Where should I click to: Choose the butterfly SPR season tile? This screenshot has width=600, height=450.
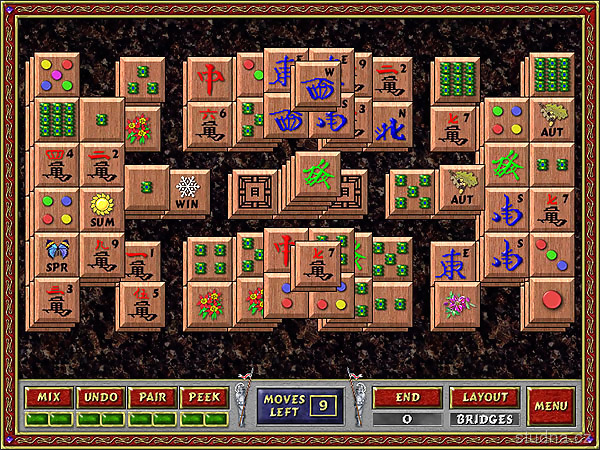tap(56, 256)
